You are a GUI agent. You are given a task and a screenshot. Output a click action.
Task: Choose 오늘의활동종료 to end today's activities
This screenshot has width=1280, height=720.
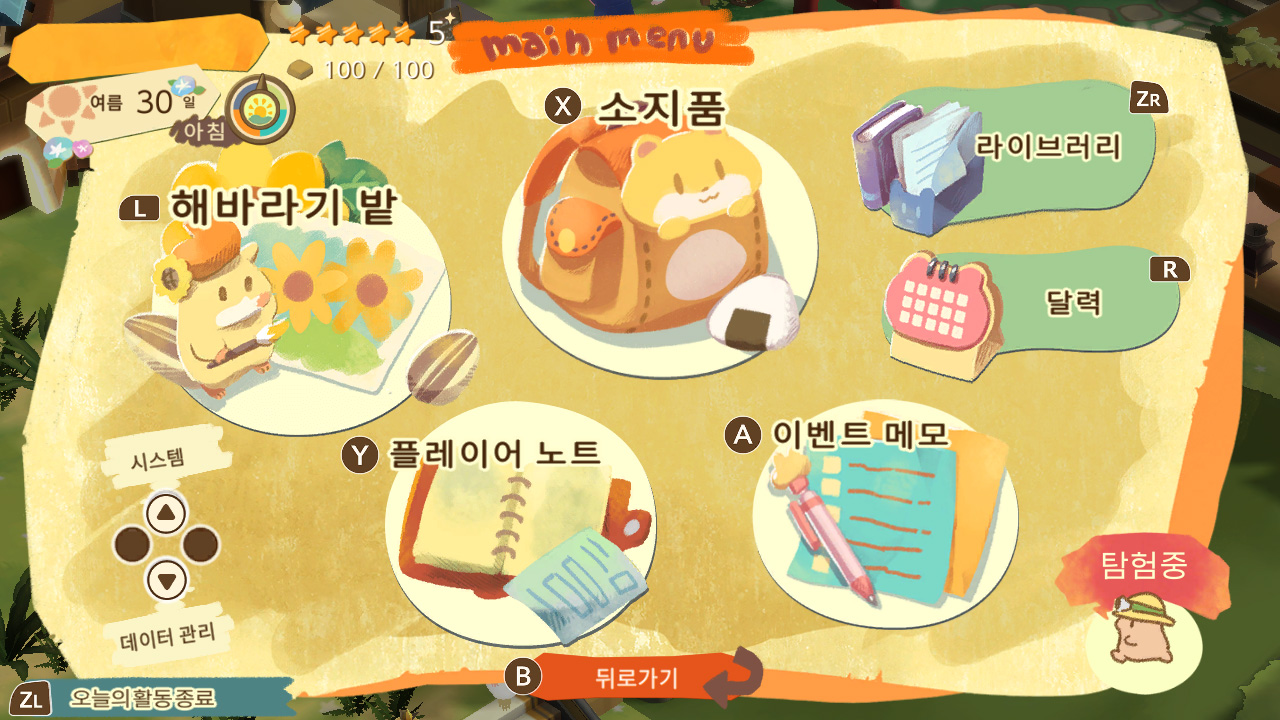[x=142, y=698]
